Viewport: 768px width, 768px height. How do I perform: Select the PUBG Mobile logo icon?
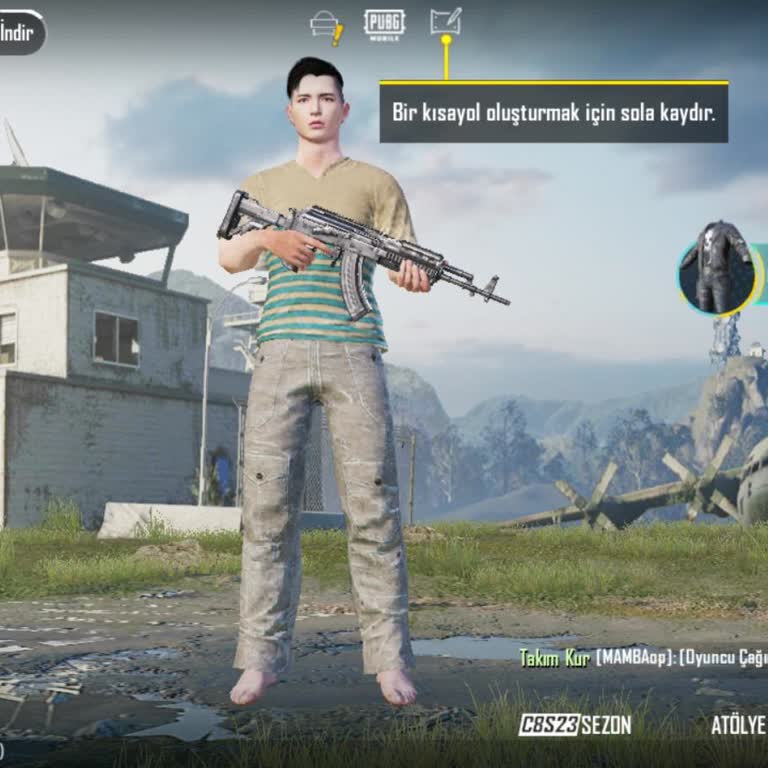(384, 25)
